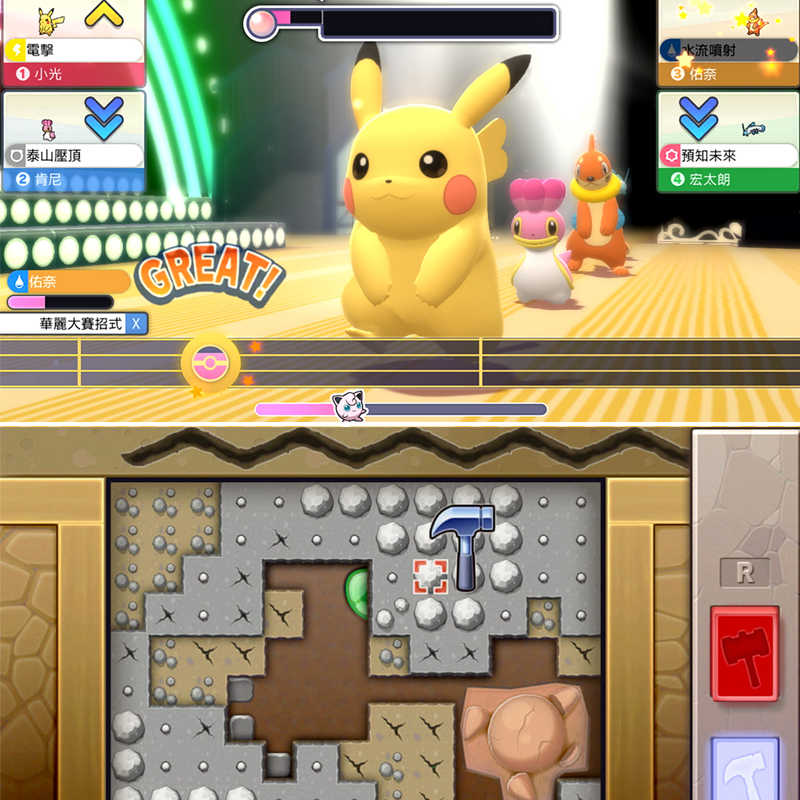This screenshot has width=800, height=800.
Task: Activate the 華麗大賽招式 contest move button
Action: click(x=74, y=324)
